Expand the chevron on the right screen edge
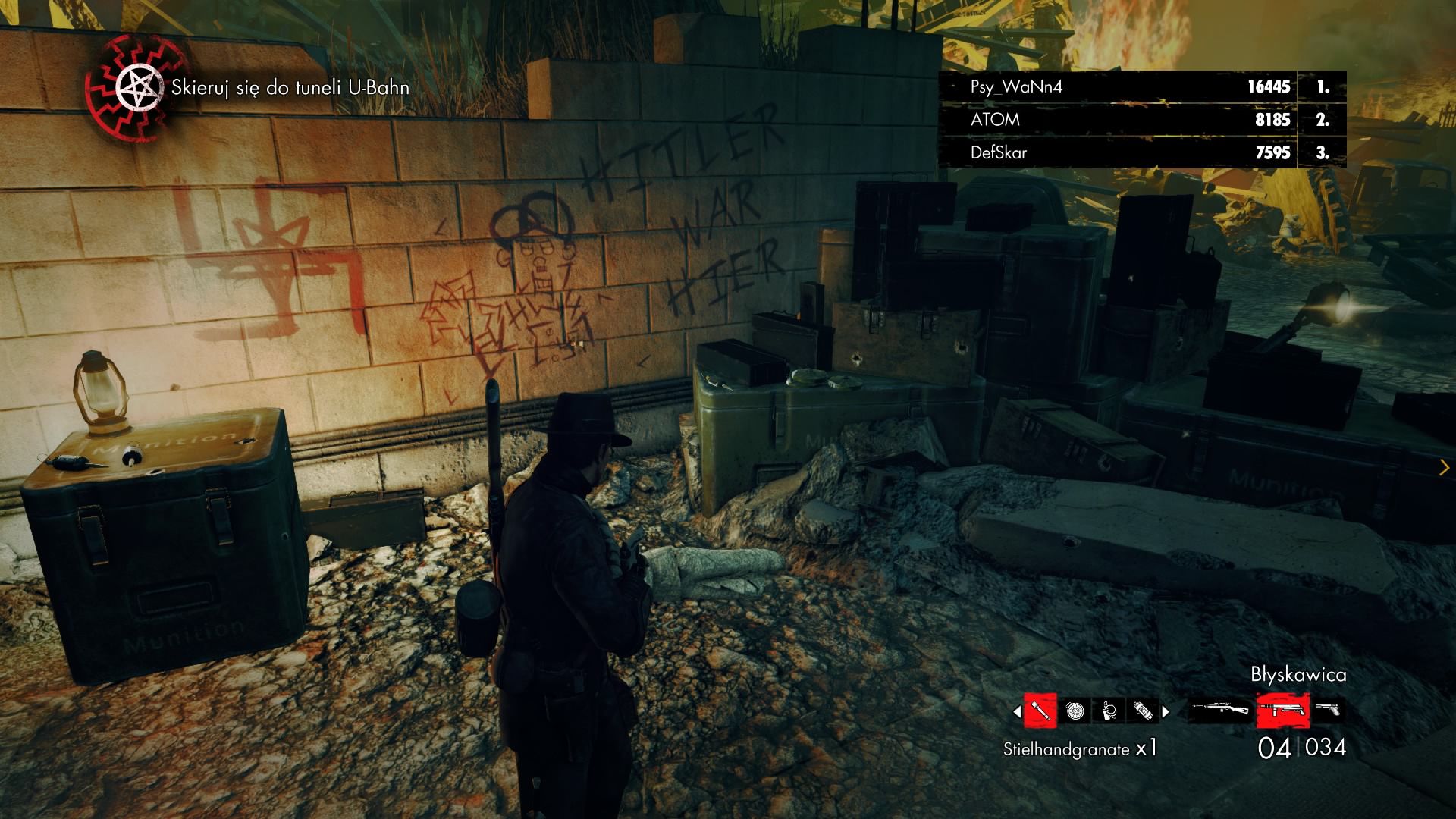The image size is (1456, 819). [x=1445, y=466]
